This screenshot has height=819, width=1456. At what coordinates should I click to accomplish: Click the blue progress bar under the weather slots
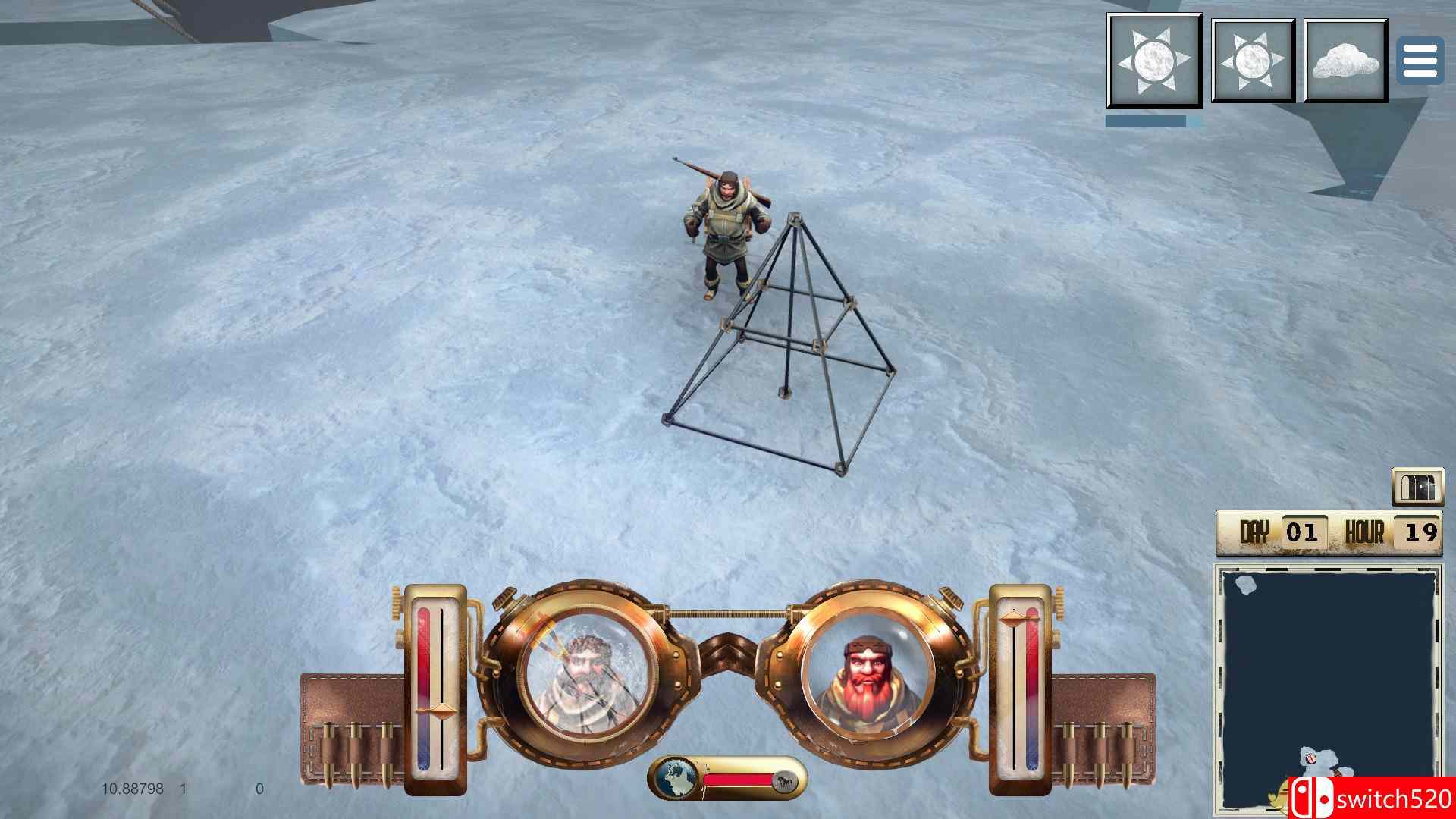(1147, 120)
